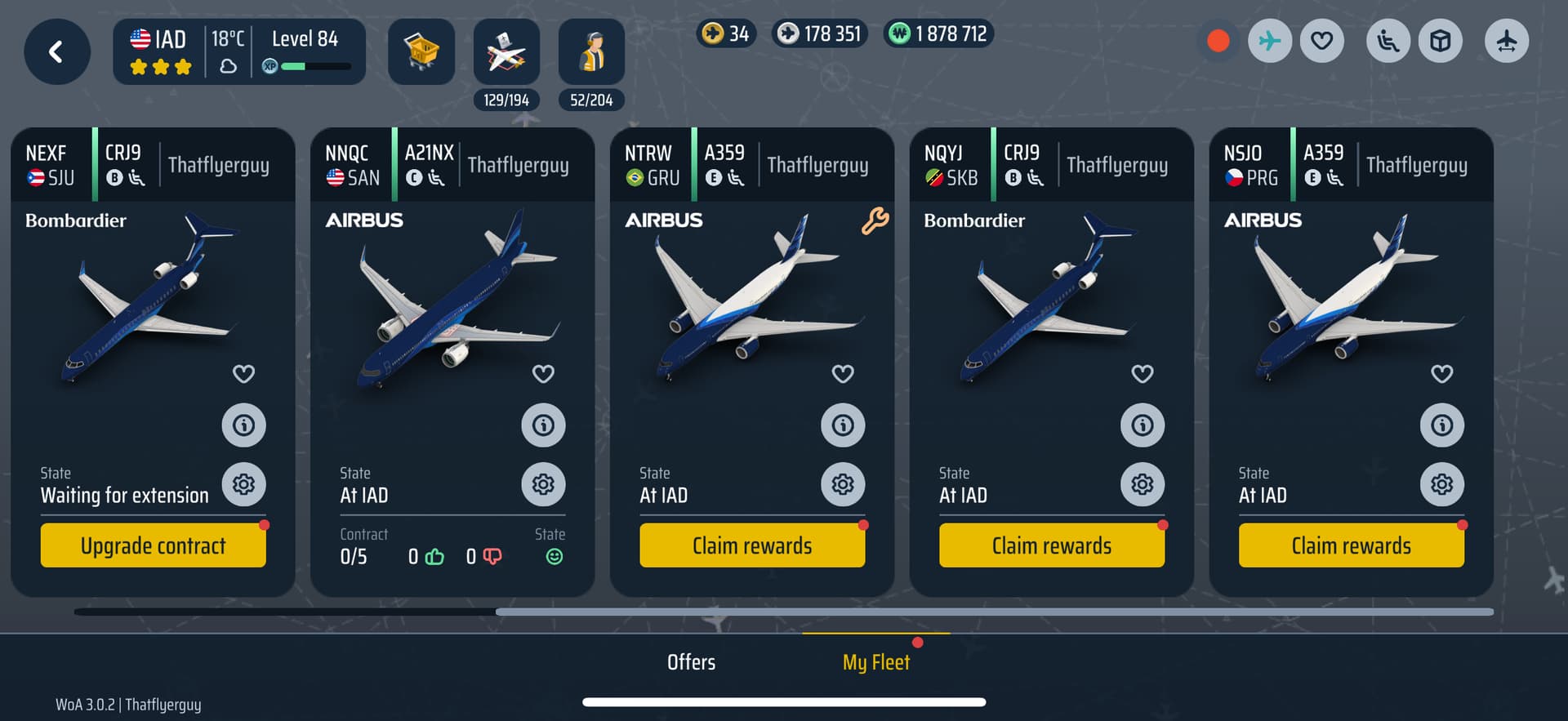The image size is (1568, 721).
Task: Claim rewards for NQYJ CRJ9
Action: pos(1052,545)
